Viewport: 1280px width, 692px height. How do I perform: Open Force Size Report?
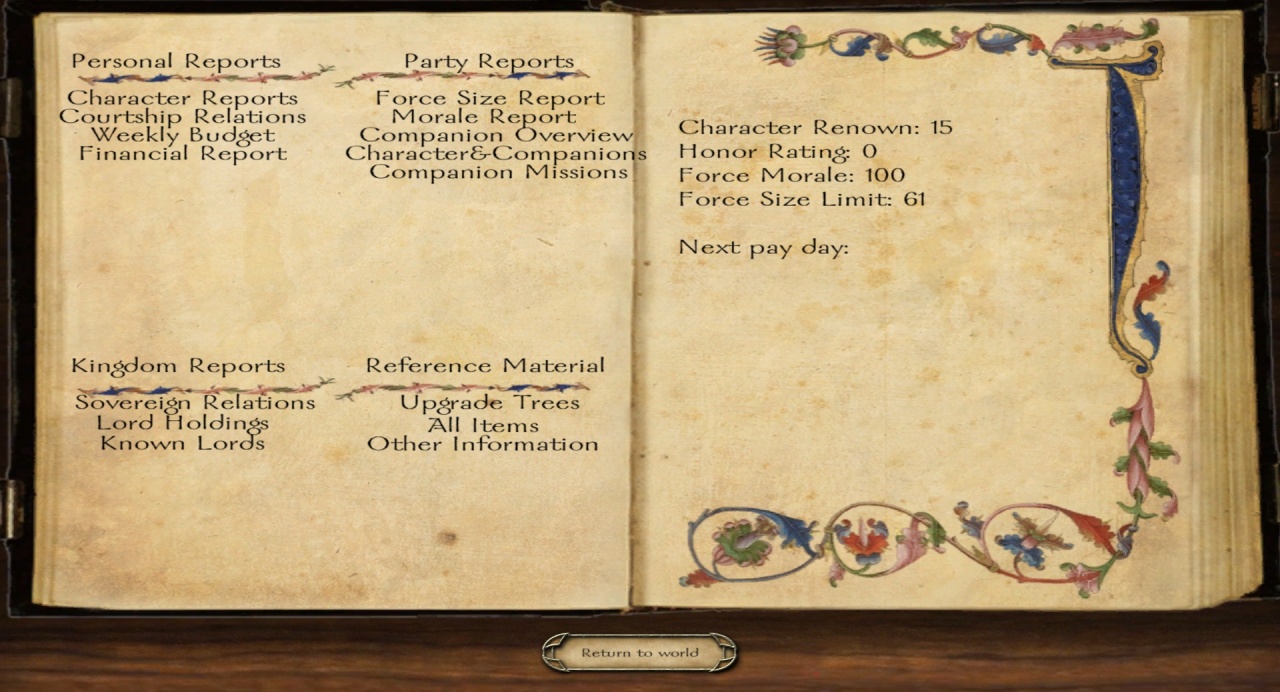(490, 98)
